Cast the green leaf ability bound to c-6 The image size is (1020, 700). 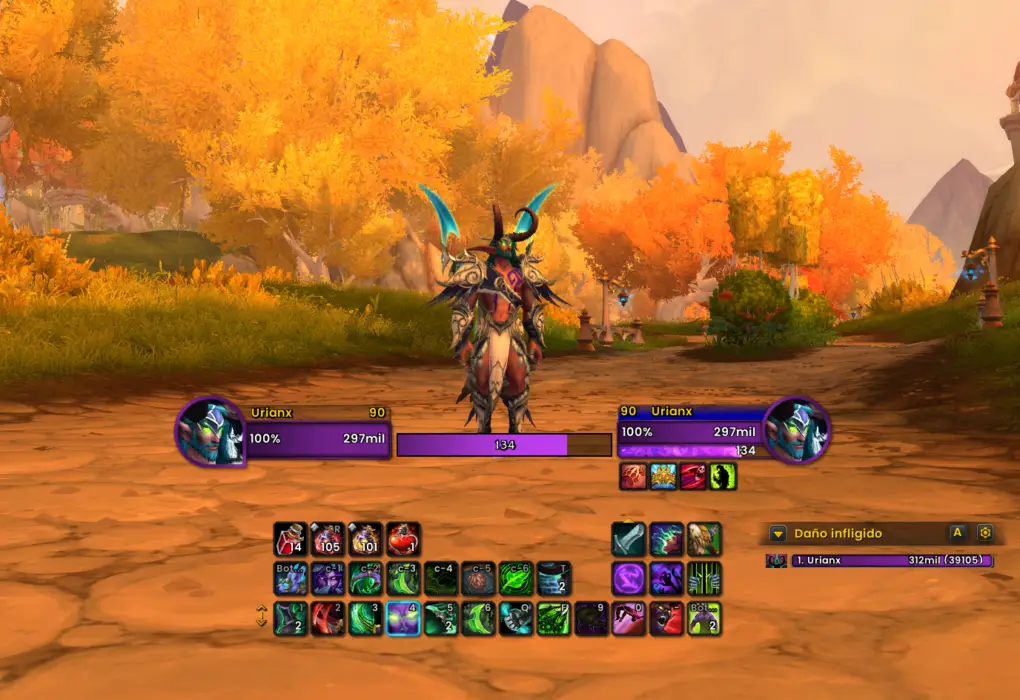(x=516, y=579)
